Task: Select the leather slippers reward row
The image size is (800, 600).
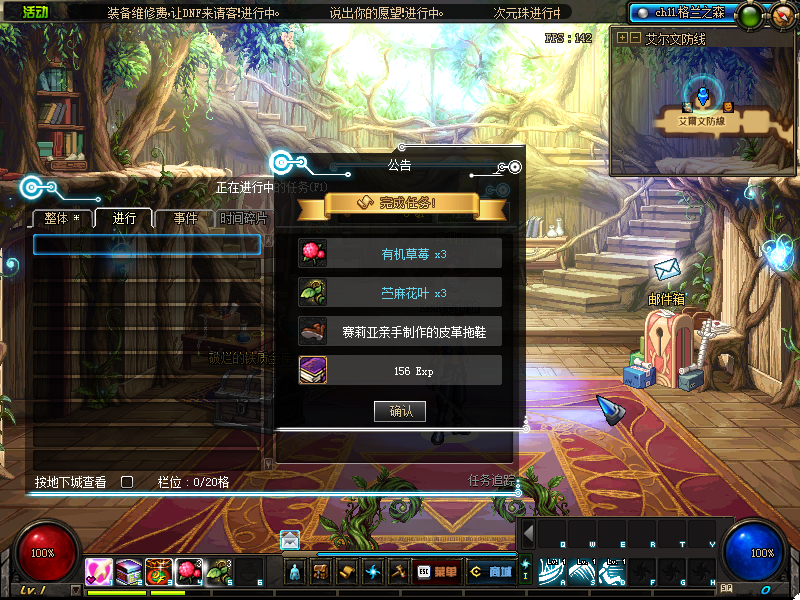Action: tap(400, 331)
